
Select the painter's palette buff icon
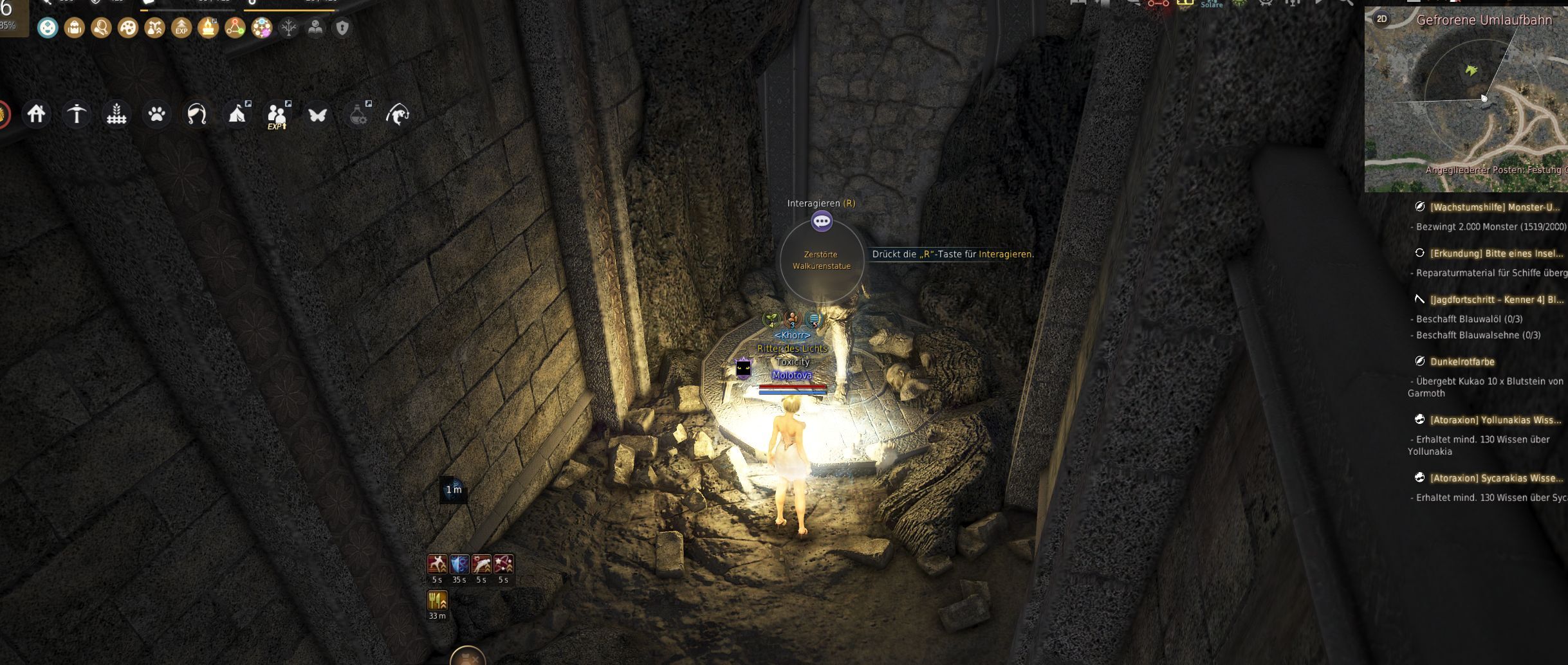coord(128,28)
